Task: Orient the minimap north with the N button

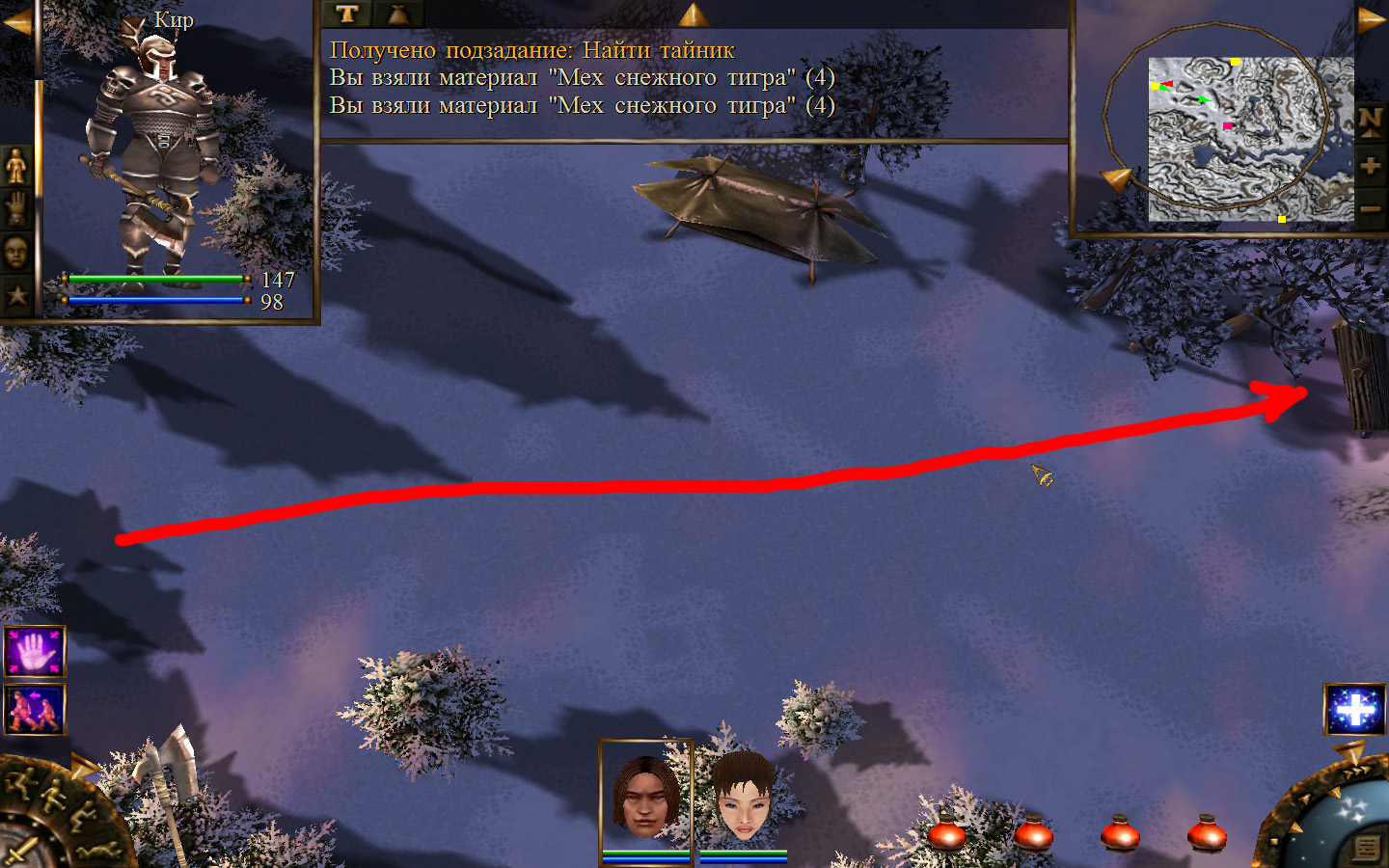Action: pyautogui.click(x=1370, y=121)
